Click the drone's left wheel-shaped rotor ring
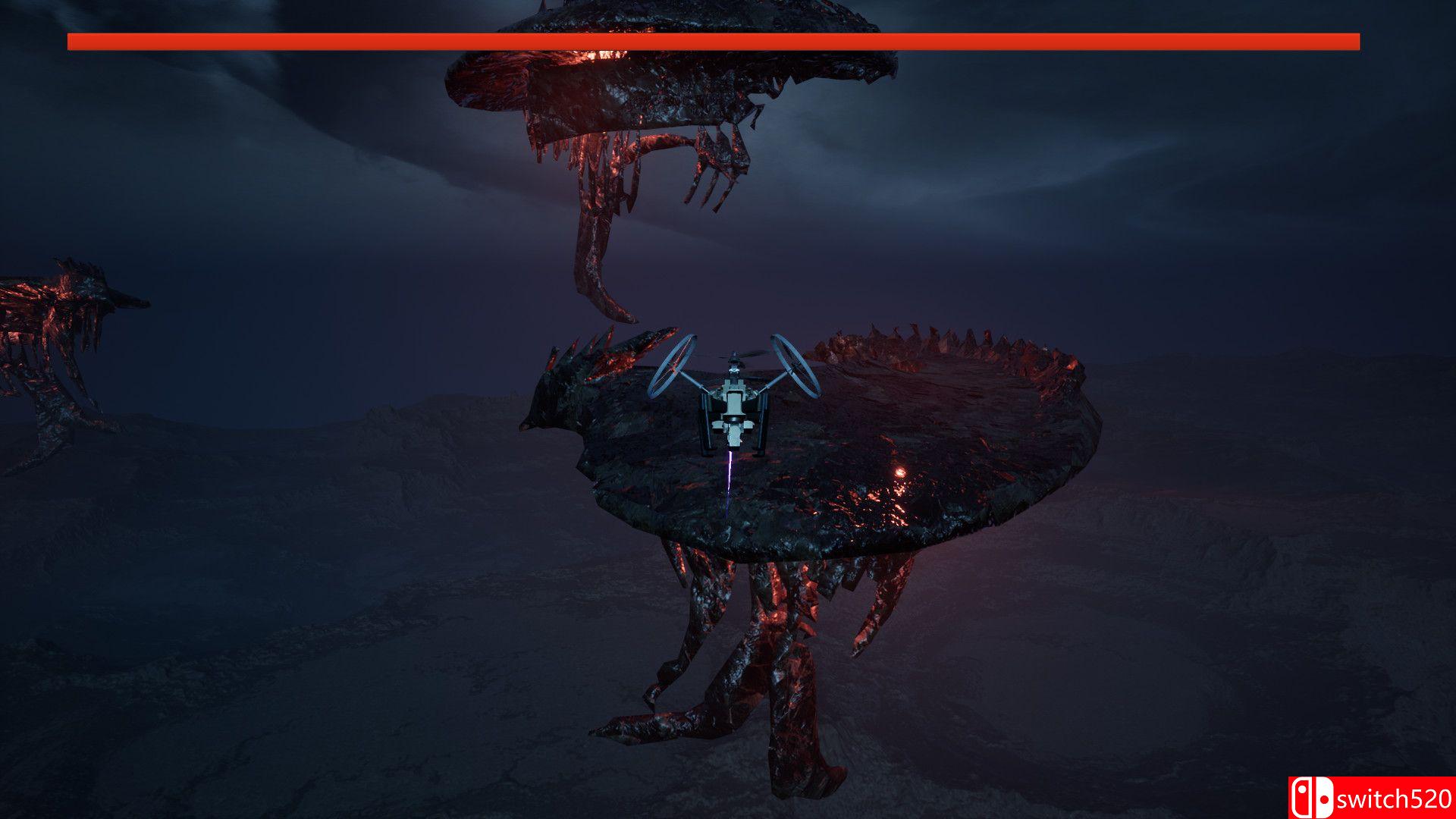The image size is (1456, 819). click(671, 366)
